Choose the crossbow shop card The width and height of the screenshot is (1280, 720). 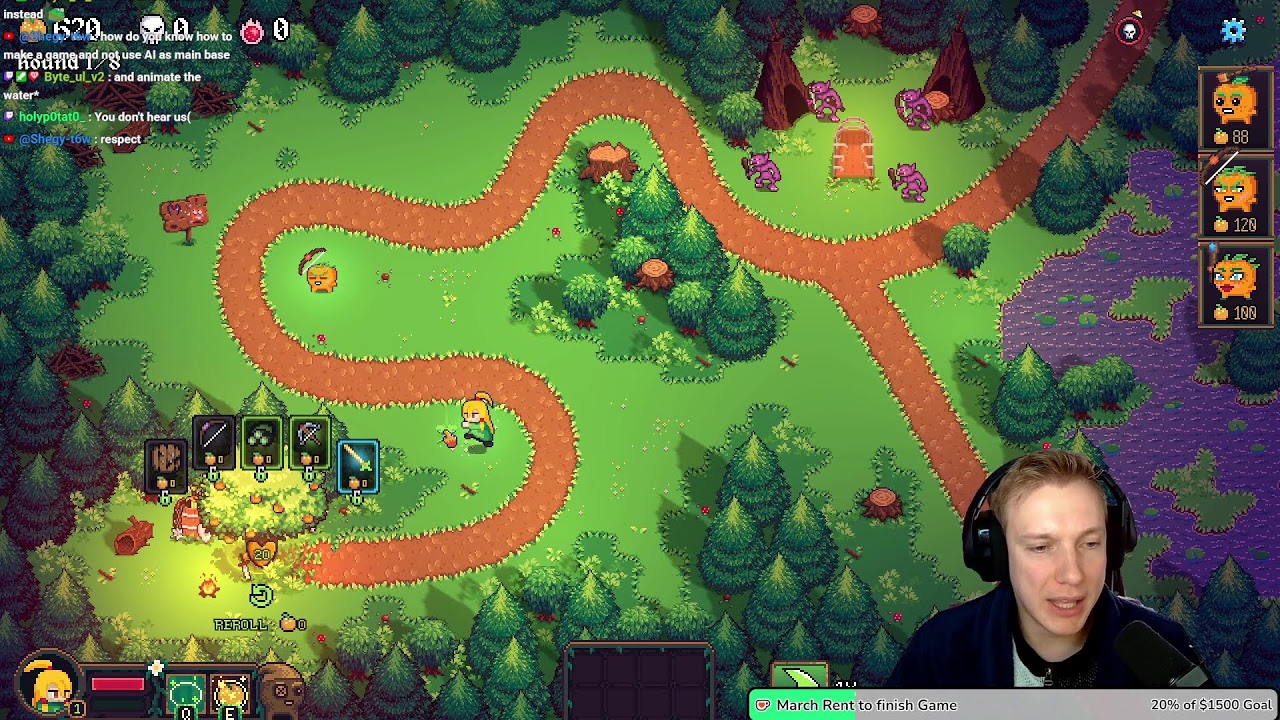pos(309,442)
